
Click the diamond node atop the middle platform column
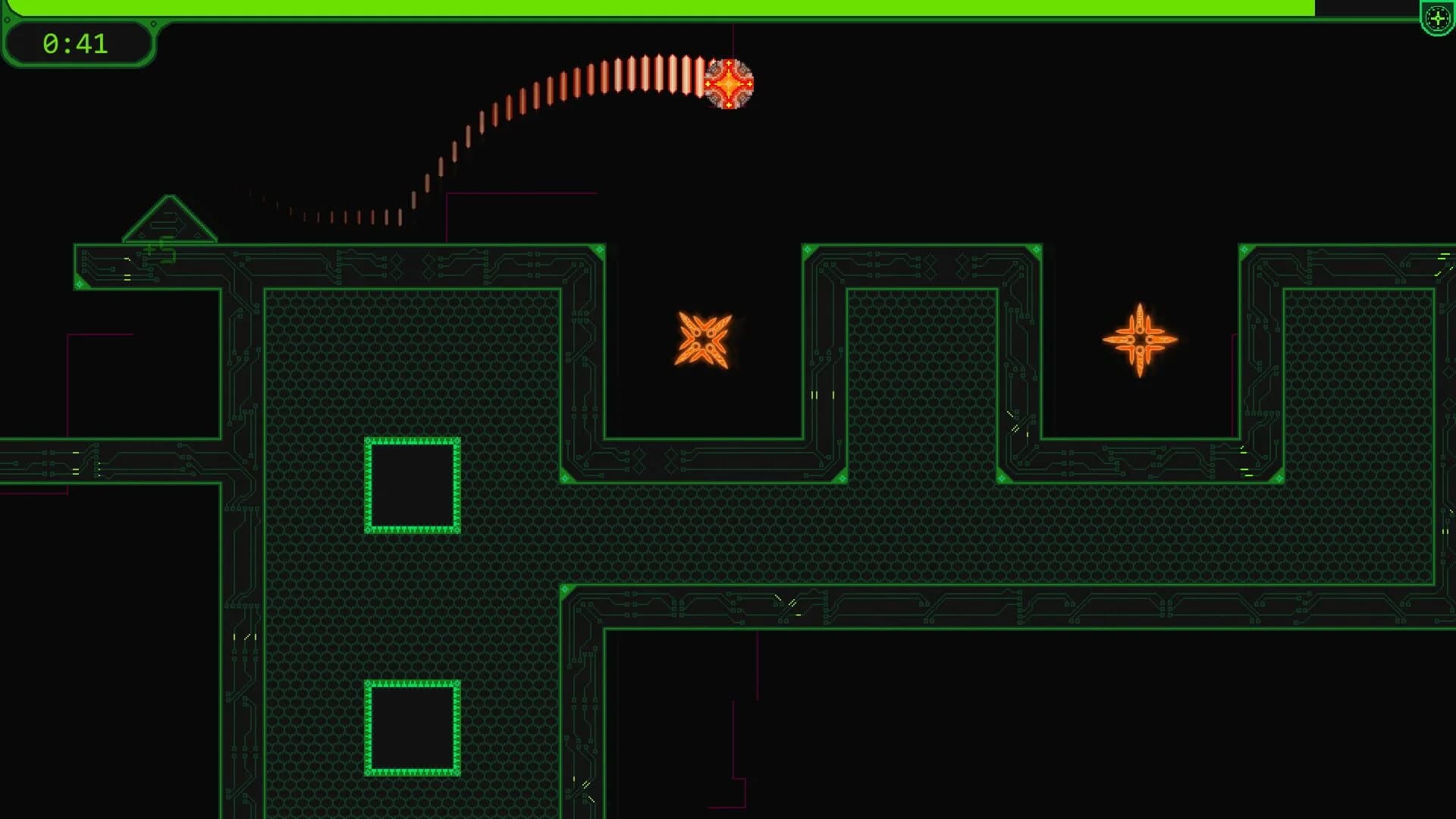808,248
